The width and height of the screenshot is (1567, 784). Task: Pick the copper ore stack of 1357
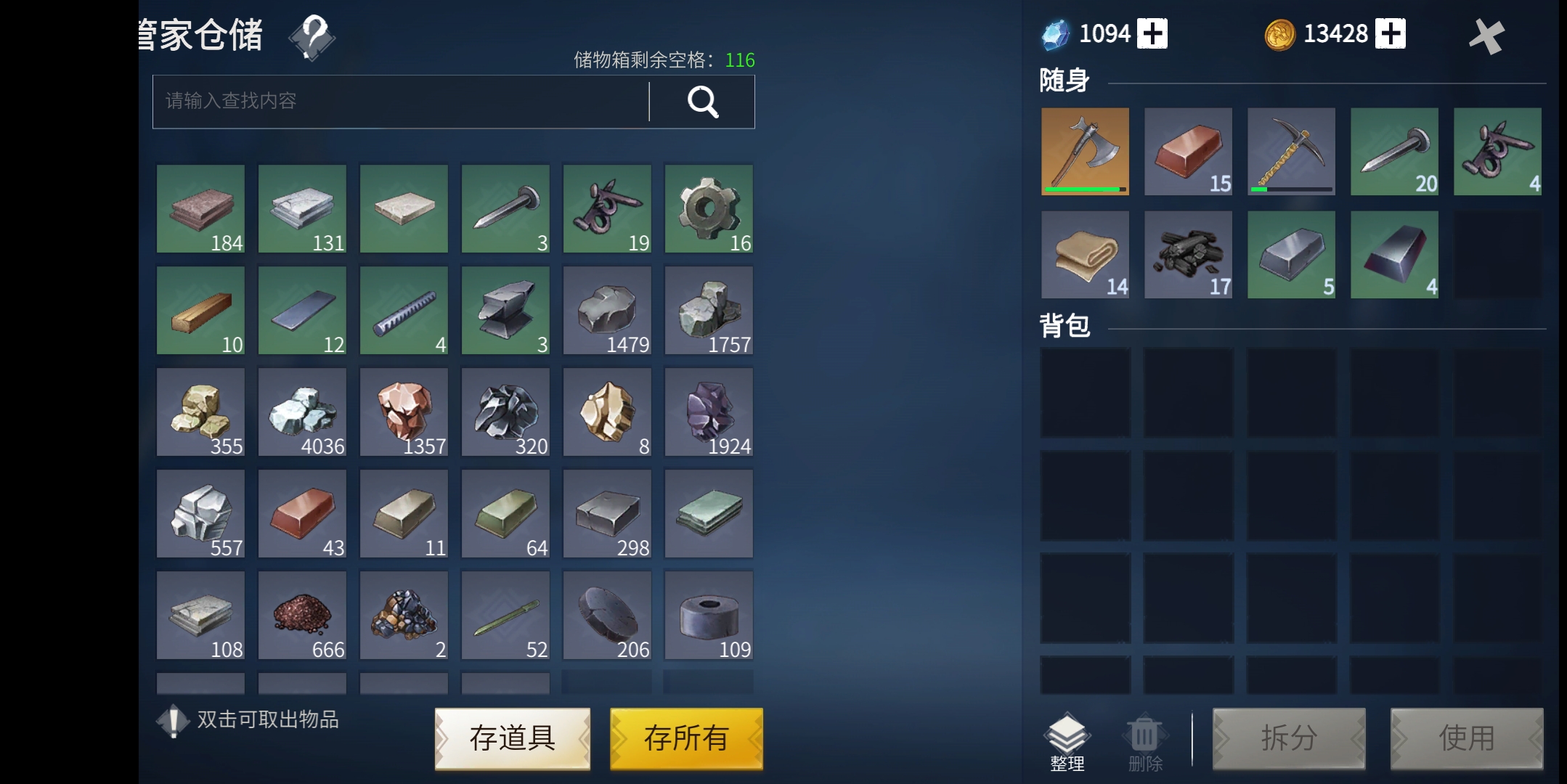404,412
